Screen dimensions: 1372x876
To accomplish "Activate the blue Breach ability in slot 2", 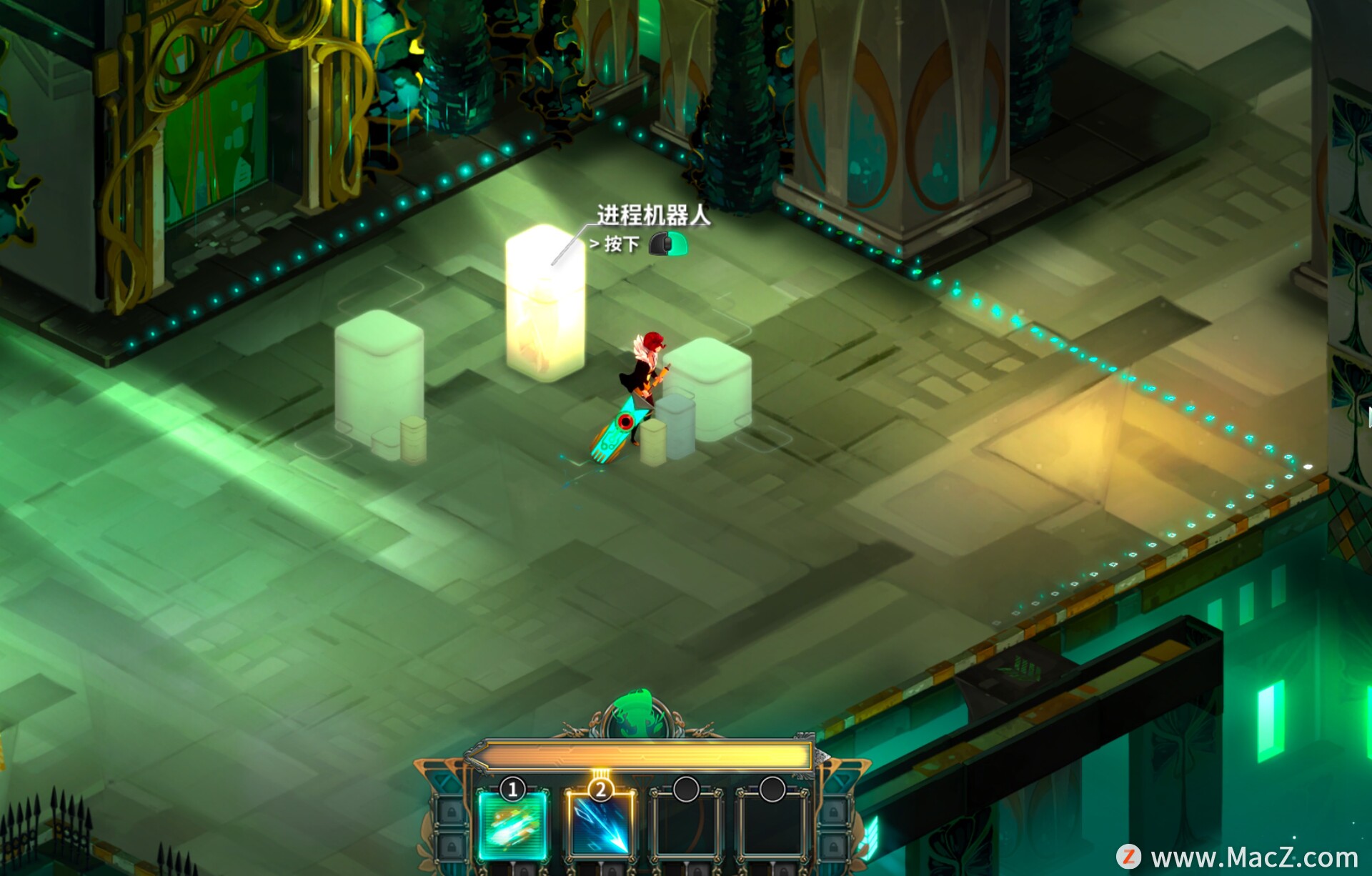I will pos(600,824).
